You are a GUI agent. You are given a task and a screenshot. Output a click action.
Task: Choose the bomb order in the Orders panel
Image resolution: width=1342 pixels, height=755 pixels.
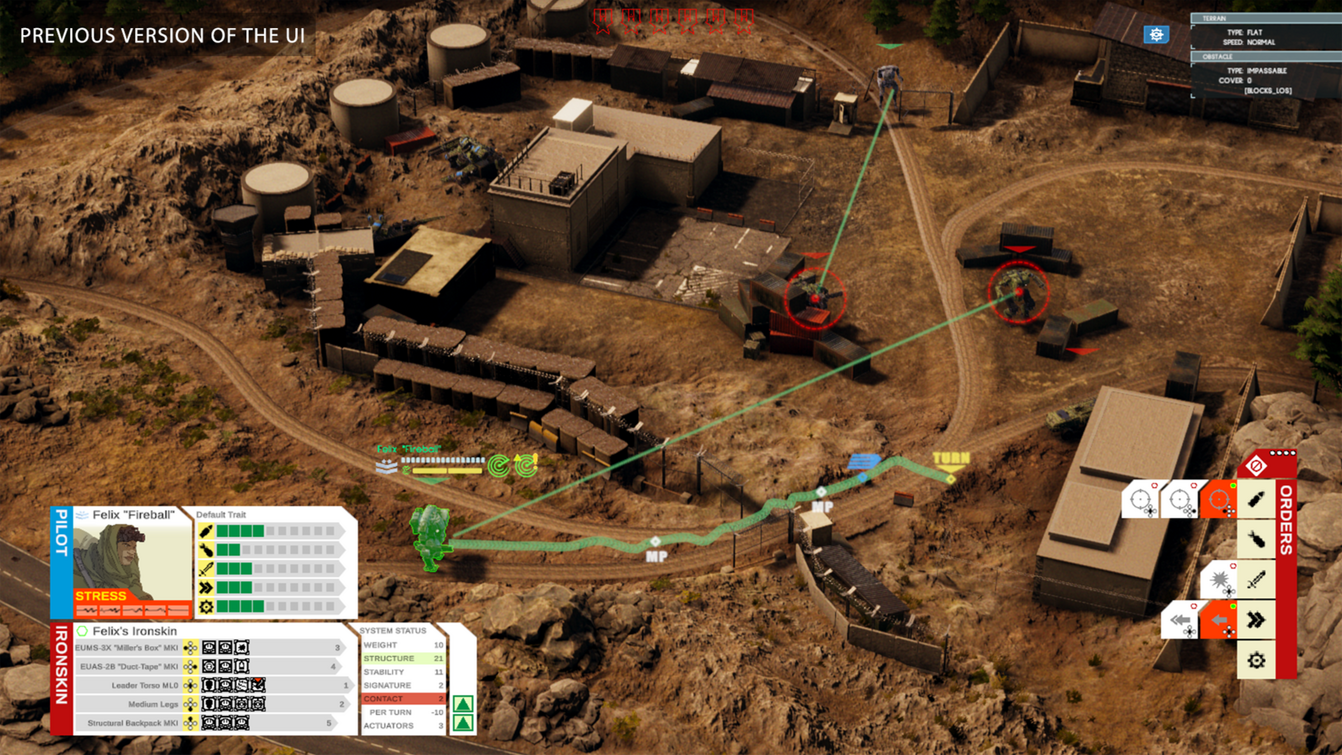point(1256,540)
